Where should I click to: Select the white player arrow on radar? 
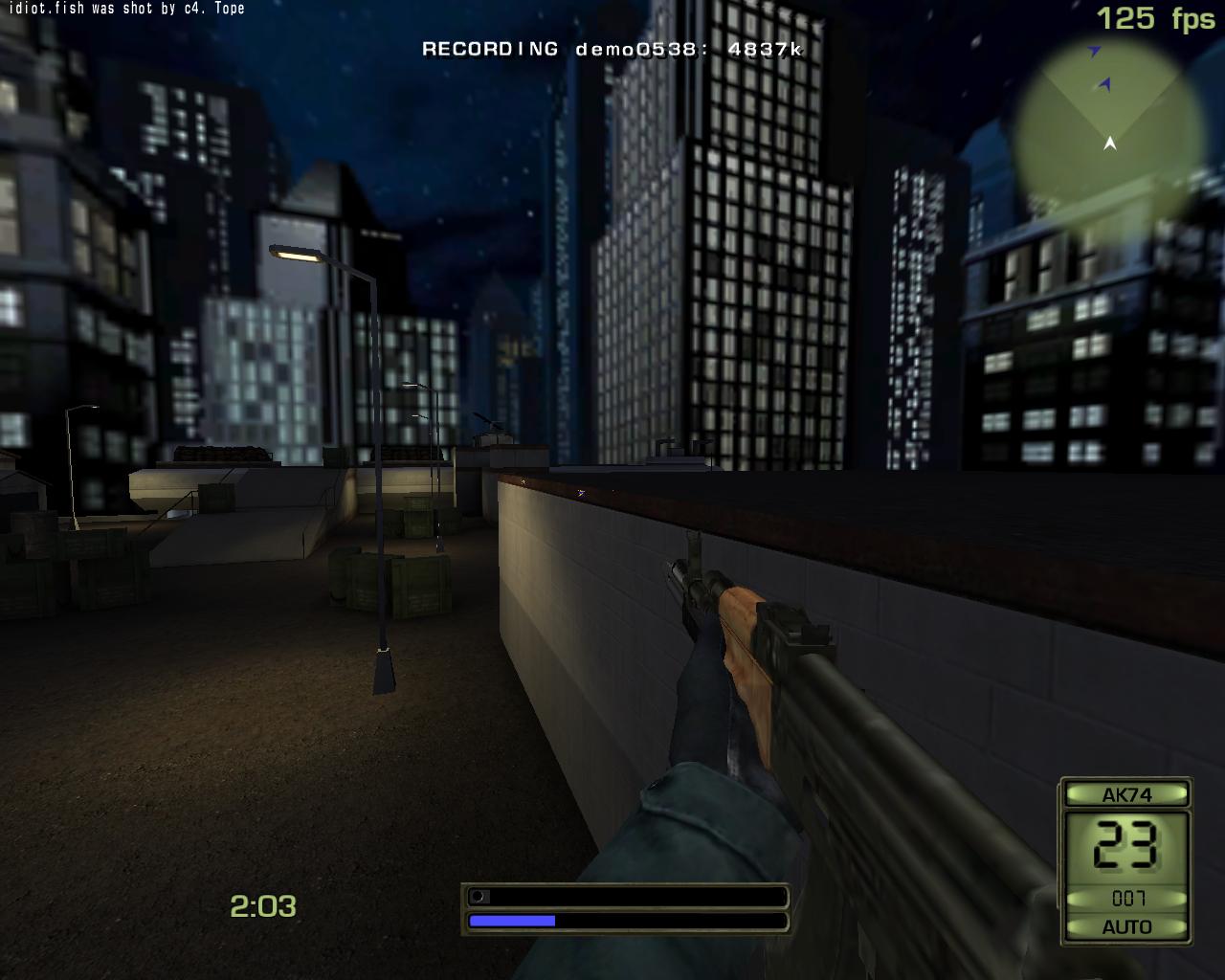pos(1110,144)
